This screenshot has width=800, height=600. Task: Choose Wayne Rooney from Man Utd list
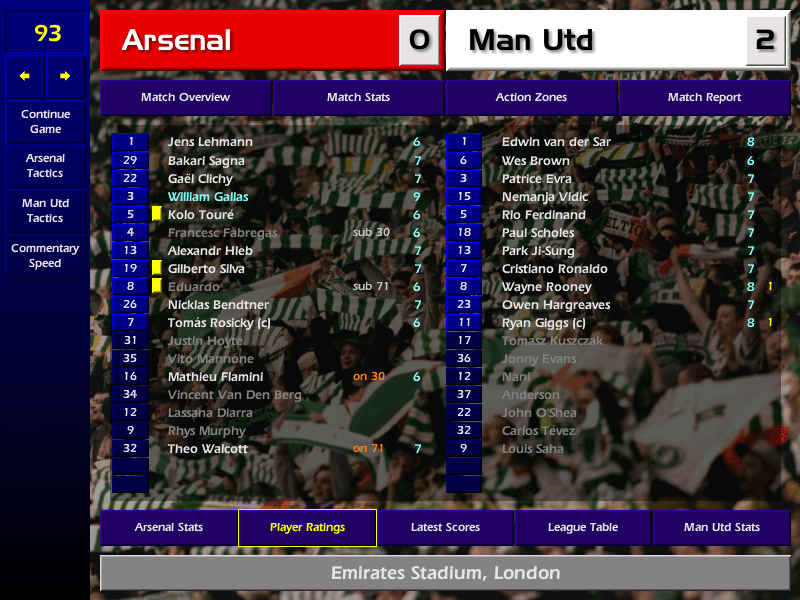pyautogui.click(x=546, y=287)
